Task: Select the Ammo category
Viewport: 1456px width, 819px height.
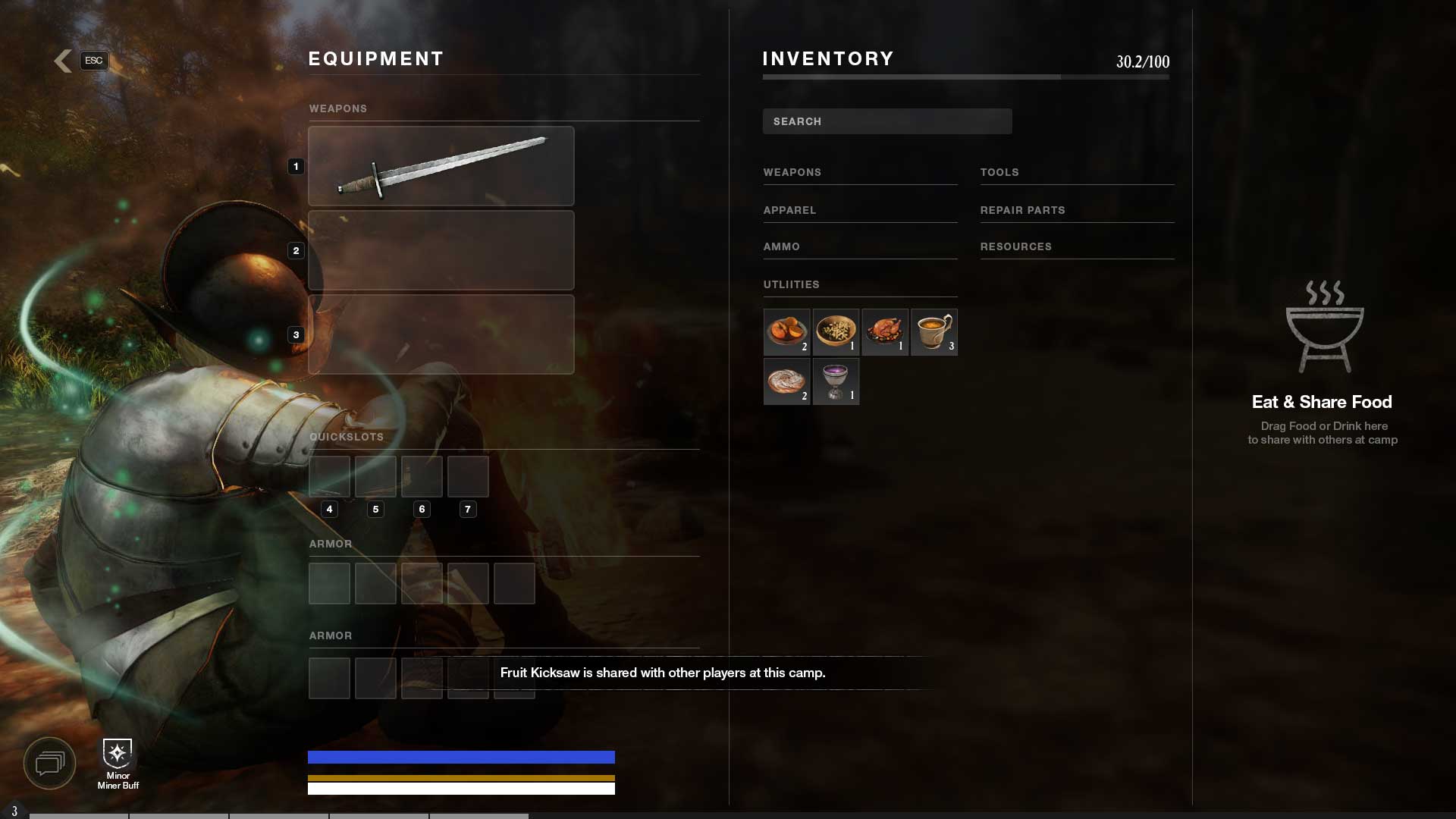Action: (782, 246)
